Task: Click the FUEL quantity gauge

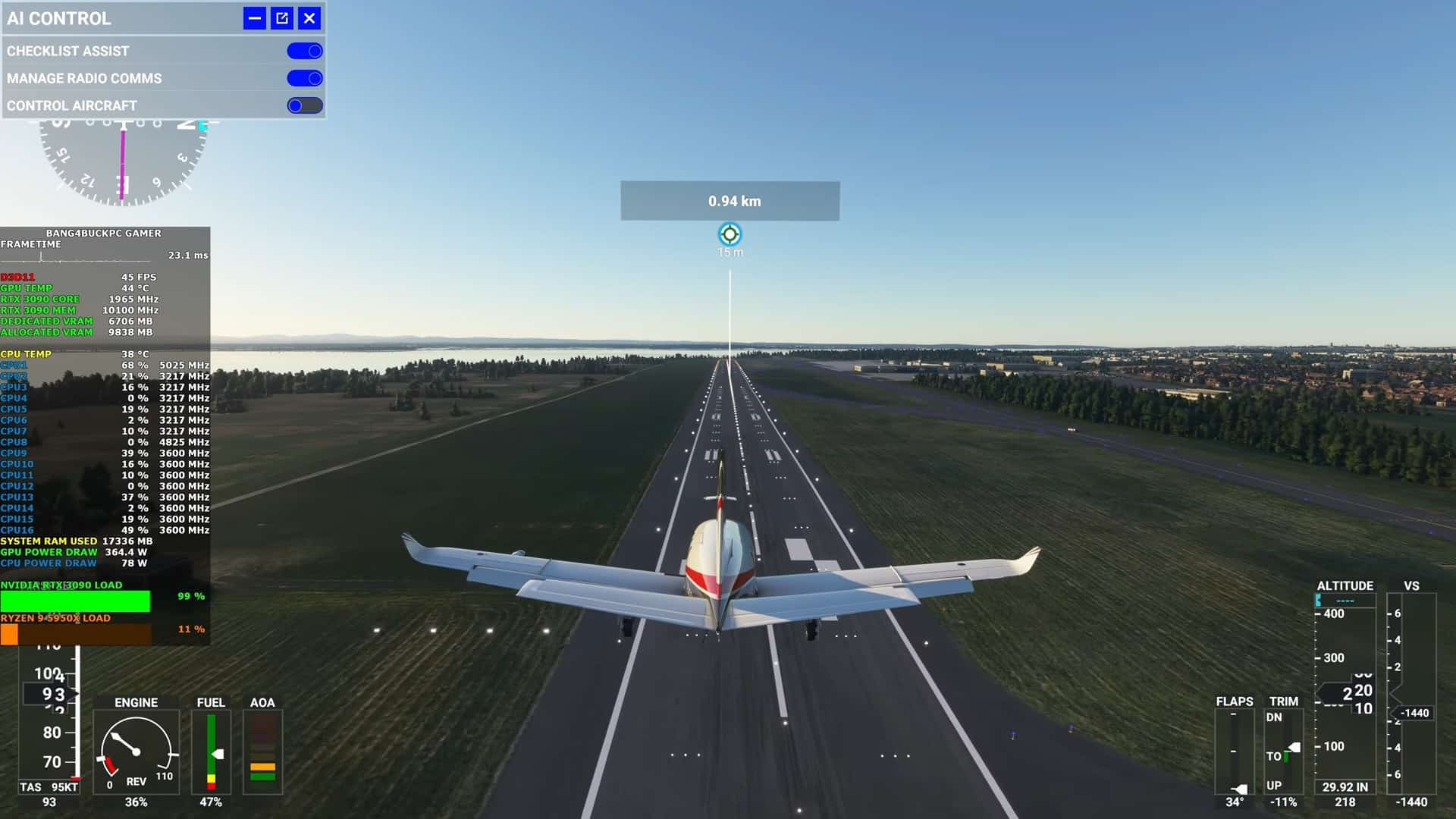Action: point(211,751)
